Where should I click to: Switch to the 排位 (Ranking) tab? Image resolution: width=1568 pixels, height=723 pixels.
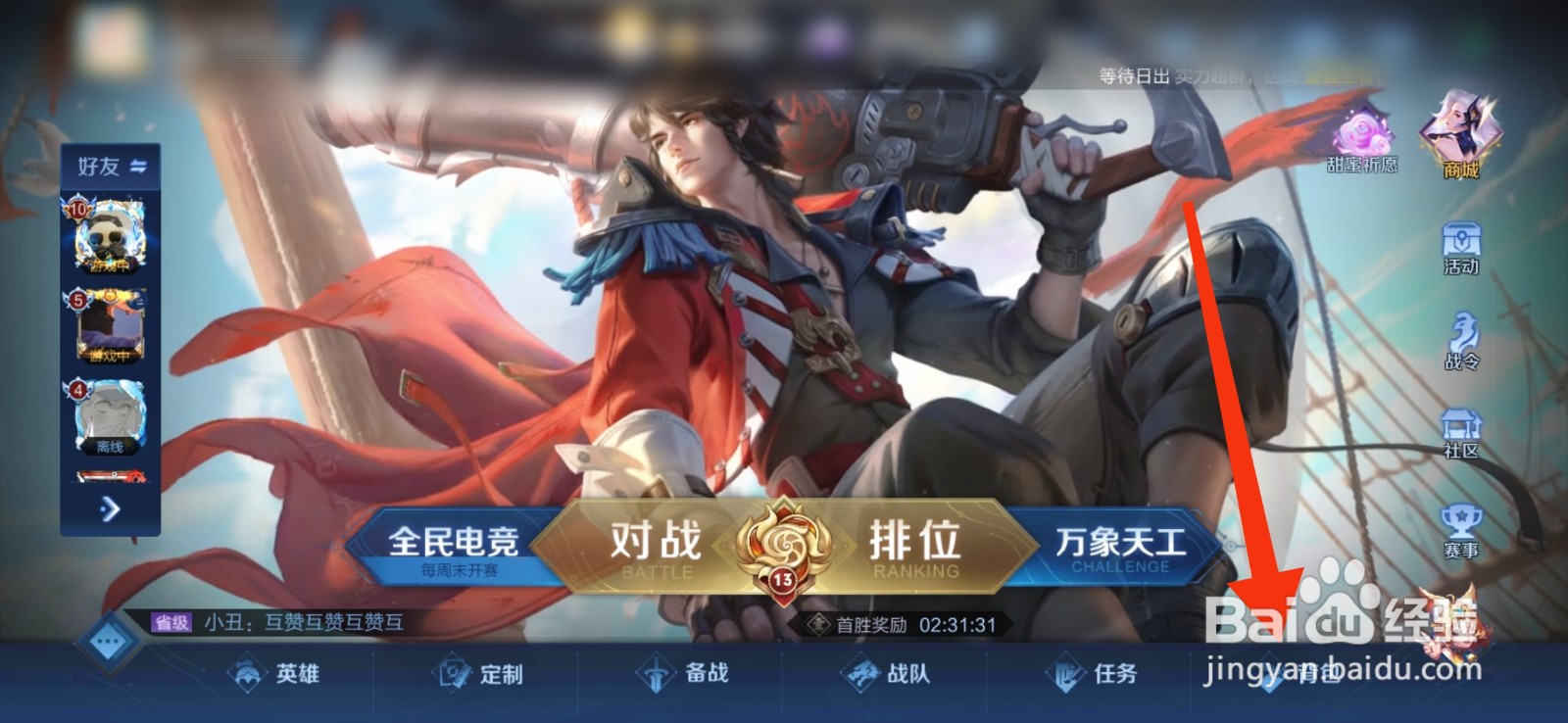pos(911,541)
